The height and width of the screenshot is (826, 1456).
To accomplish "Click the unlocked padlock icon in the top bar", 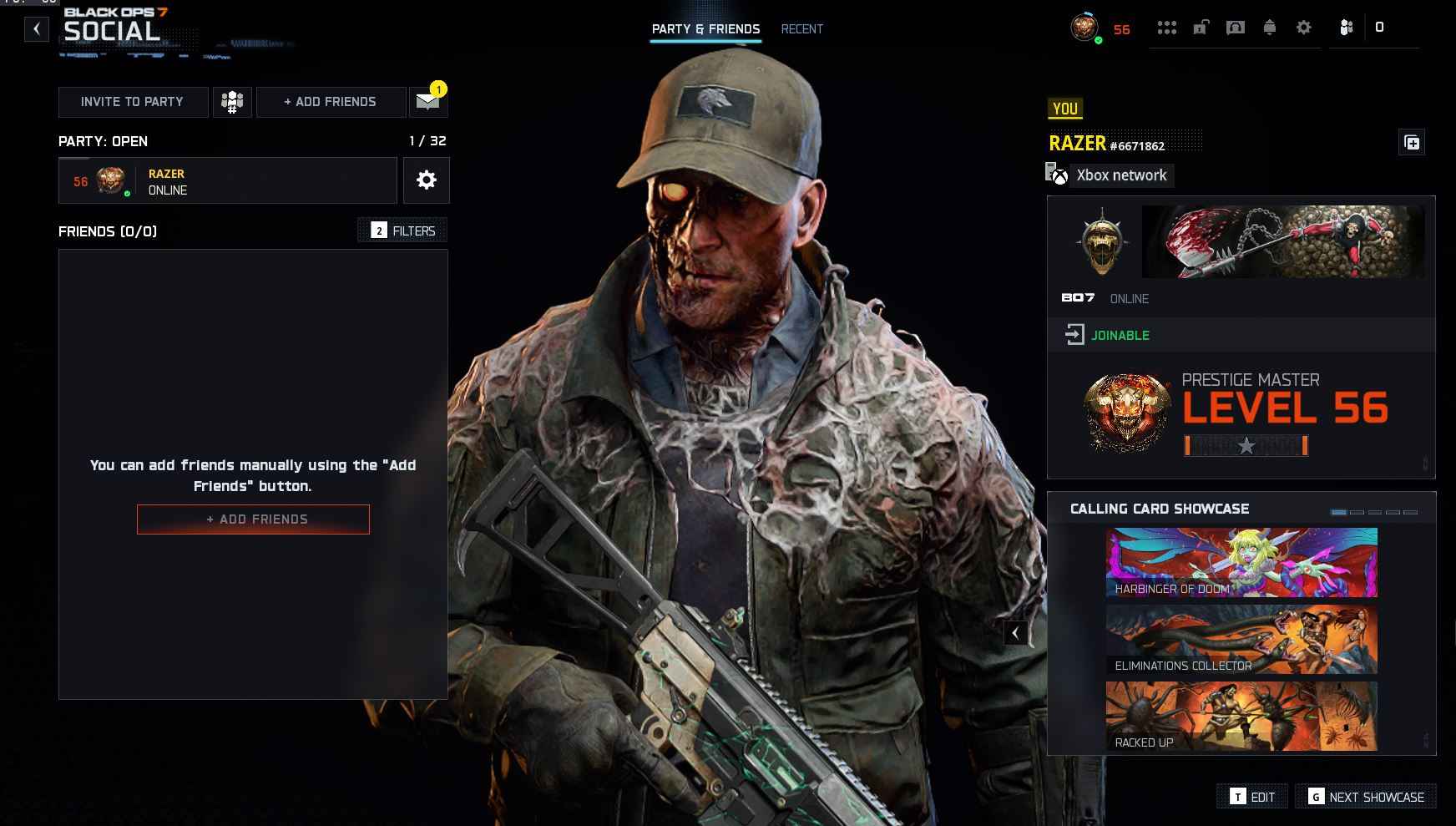I will coord(1200,27).
